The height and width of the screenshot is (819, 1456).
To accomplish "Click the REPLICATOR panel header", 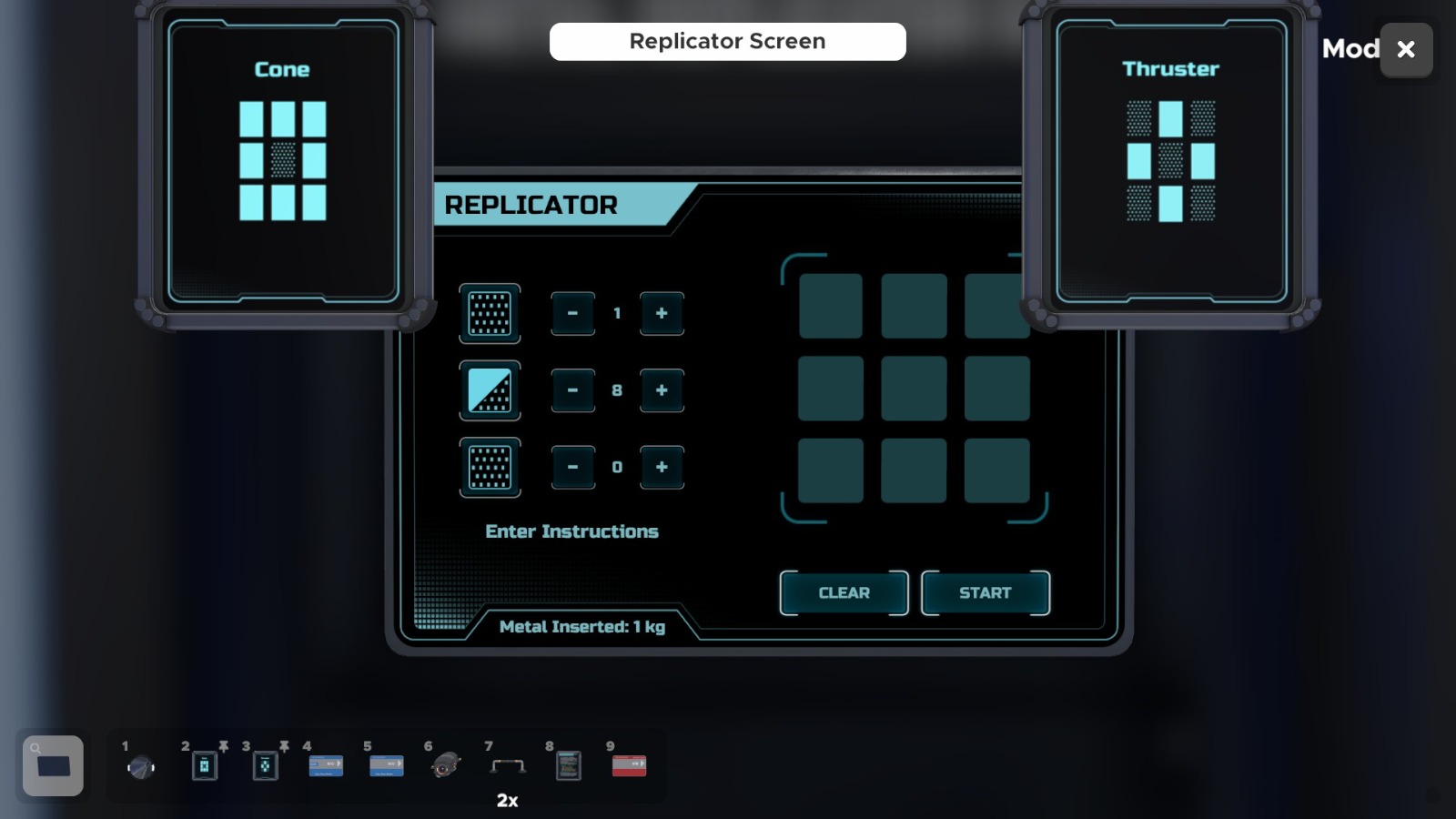I will (x=530, y=206).
